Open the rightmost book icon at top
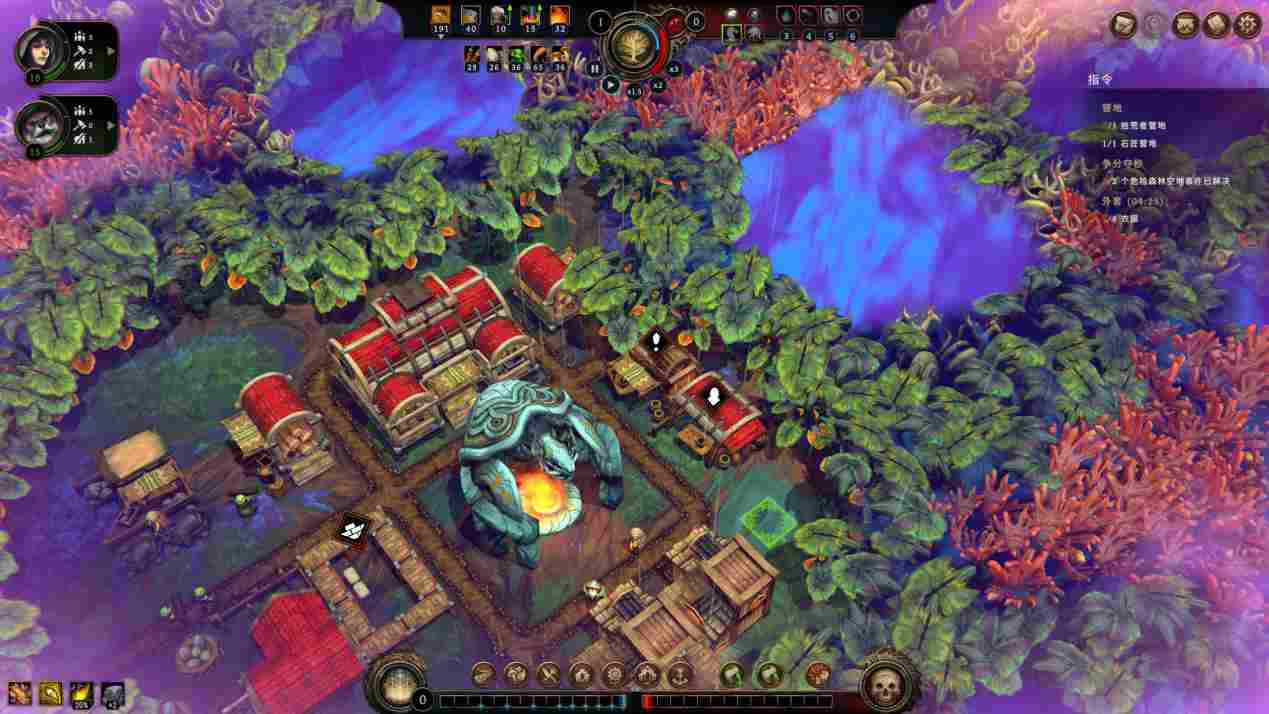 1216,24
